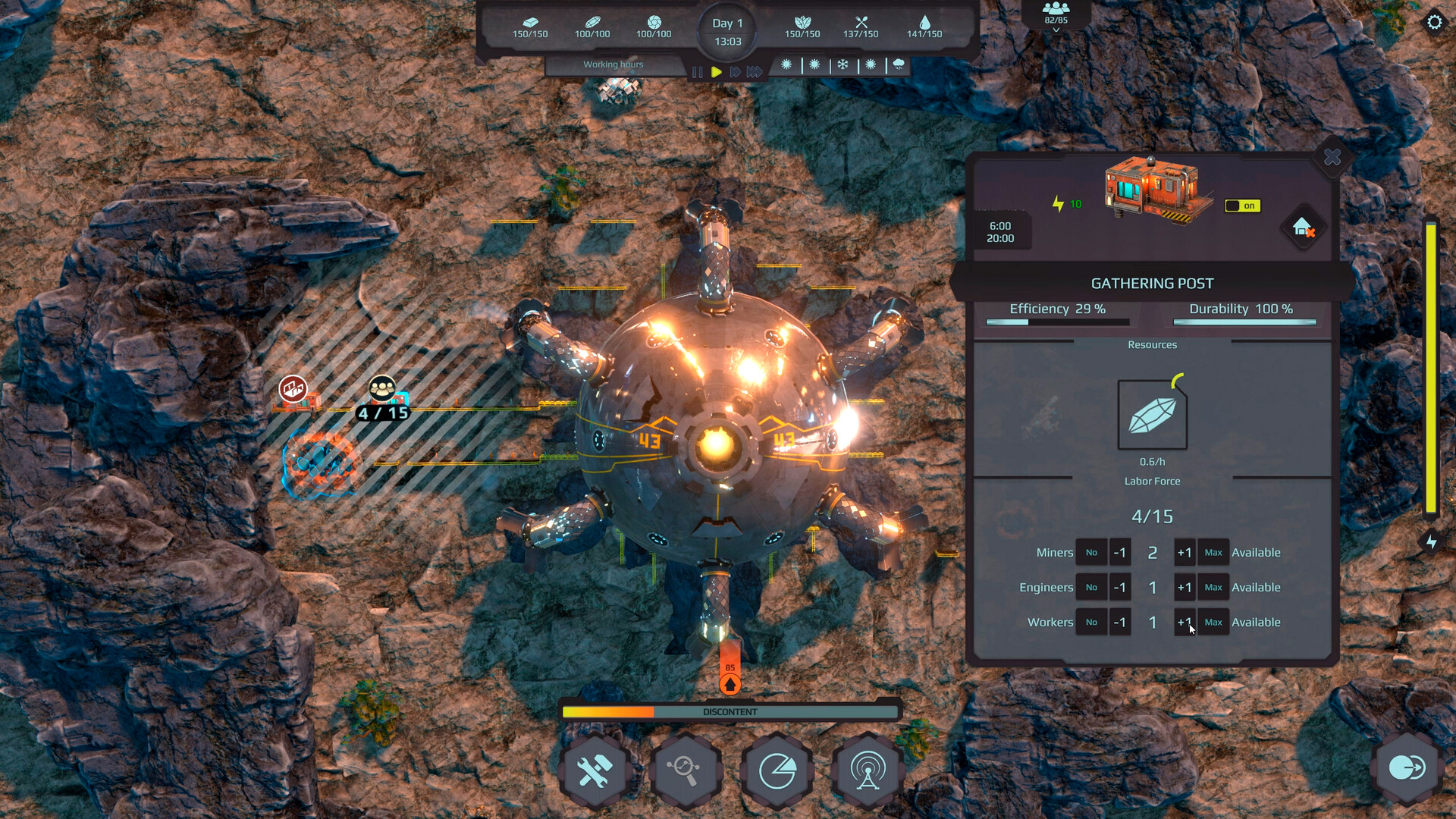Click the plant resource icon showing 150/150
The height and width of the screenshot is (819, 1456).
click(x=802, y=24)
